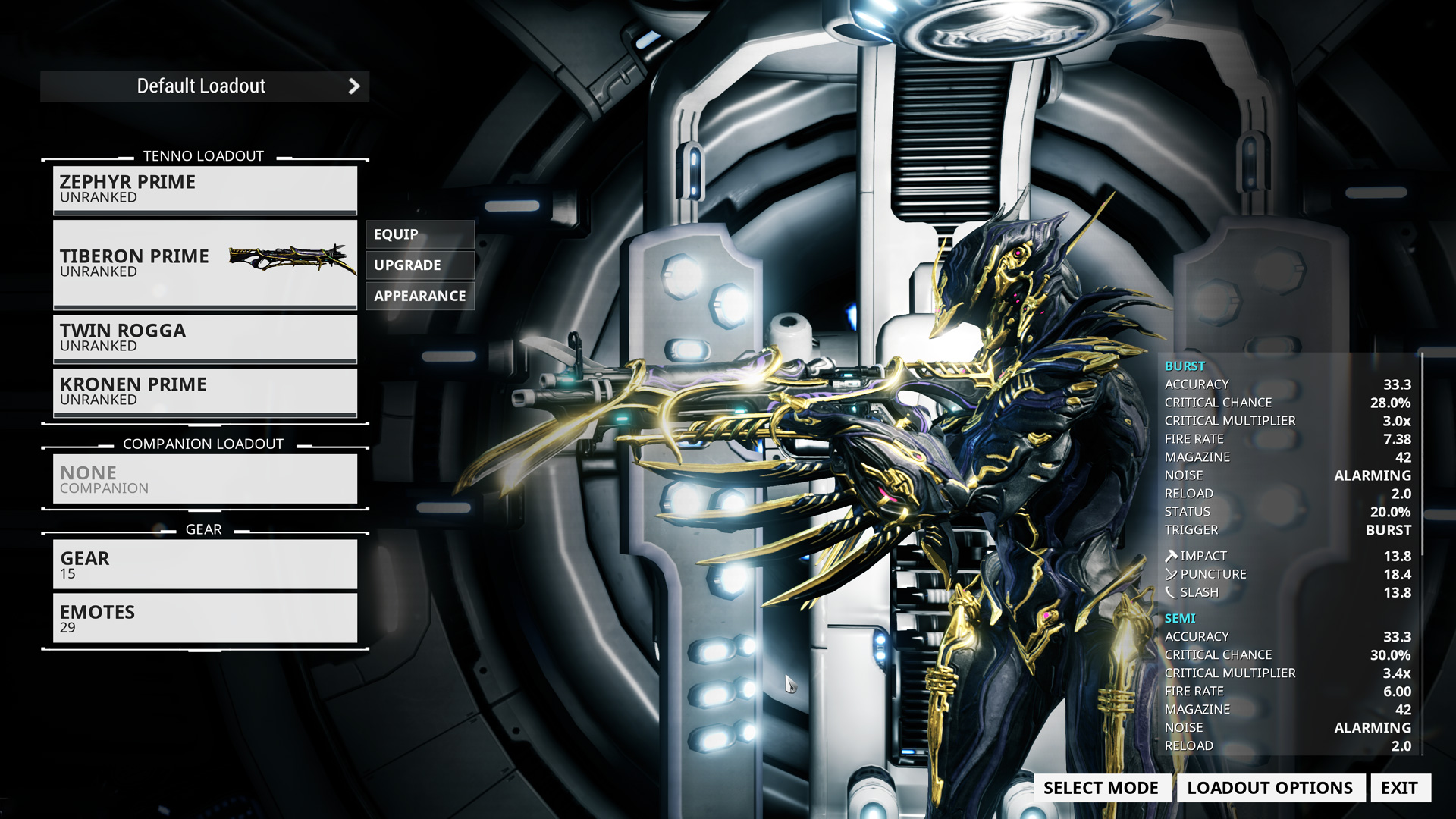Click the EQUIP option for Tiberon Prime
Screen dimensions: 1456x819
point(419,234)
